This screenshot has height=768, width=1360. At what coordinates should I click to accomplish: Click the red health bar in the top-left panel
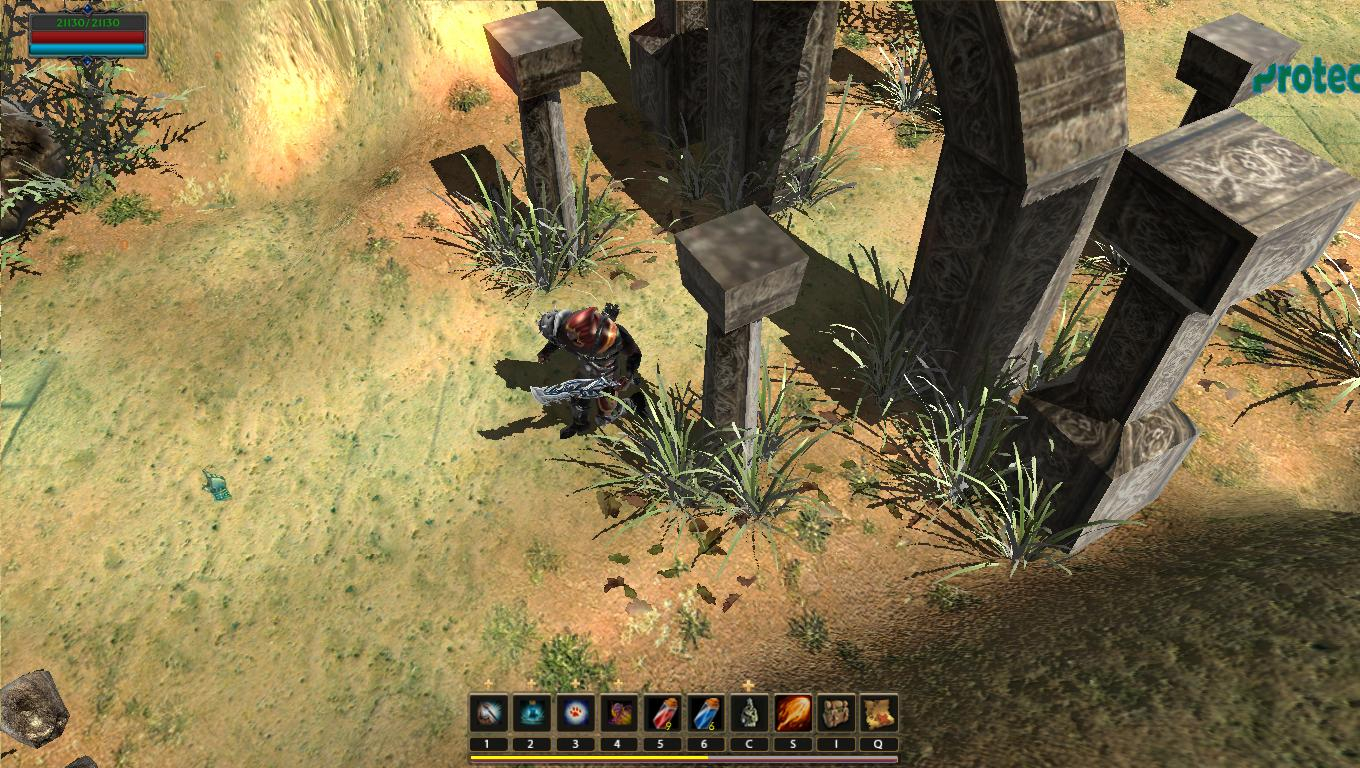[x=87, y=37]
